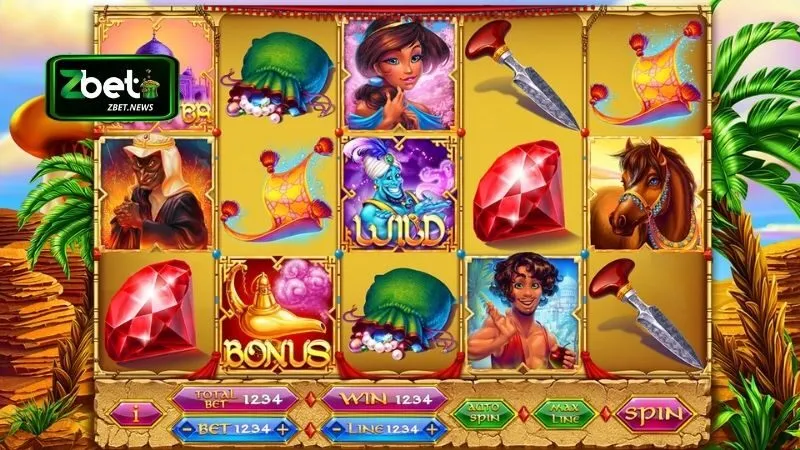Click the Zbet logo overlay
This screenshot has width=800, height=450.
click(x=112, y=87)
